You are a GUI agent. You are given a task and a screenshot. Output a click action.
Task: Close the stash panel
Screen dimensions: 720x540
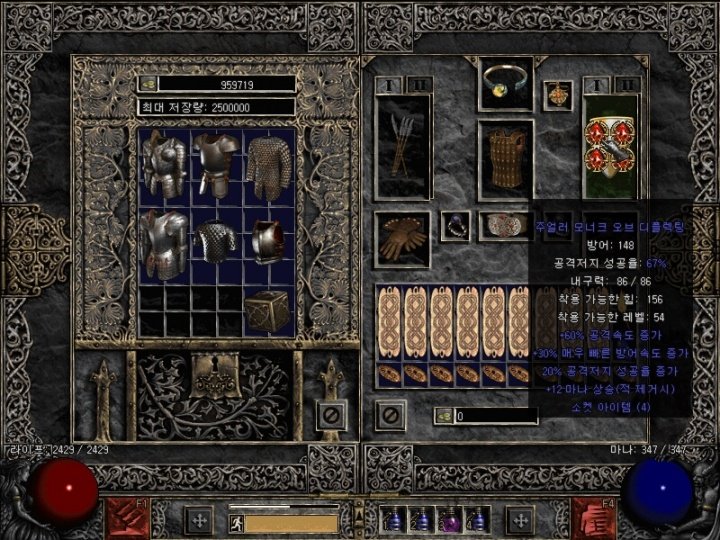[x=333, y=412]
